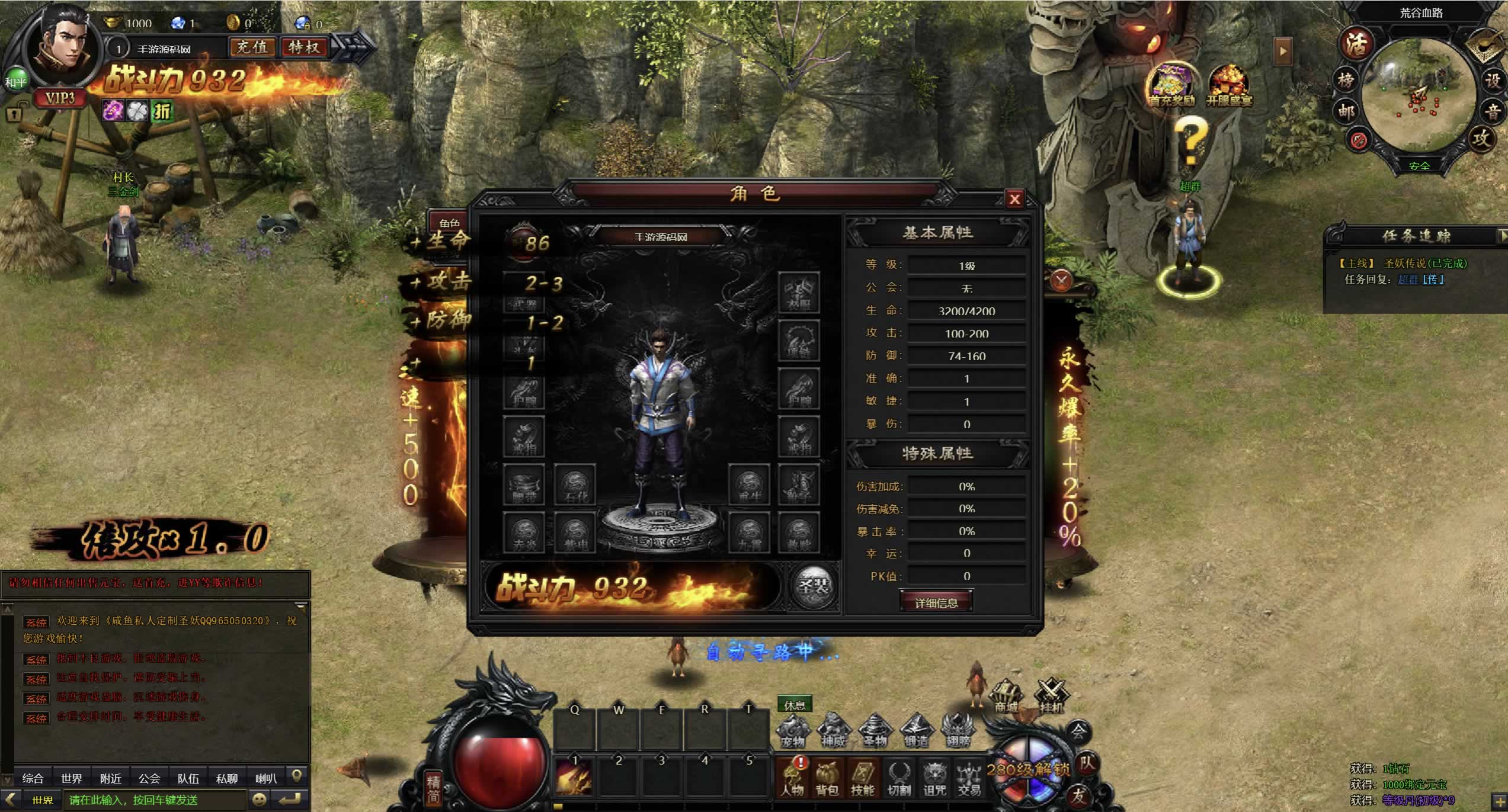Open the 锻造 forging icon
1508x812 pixels.
tap(916, 731)
